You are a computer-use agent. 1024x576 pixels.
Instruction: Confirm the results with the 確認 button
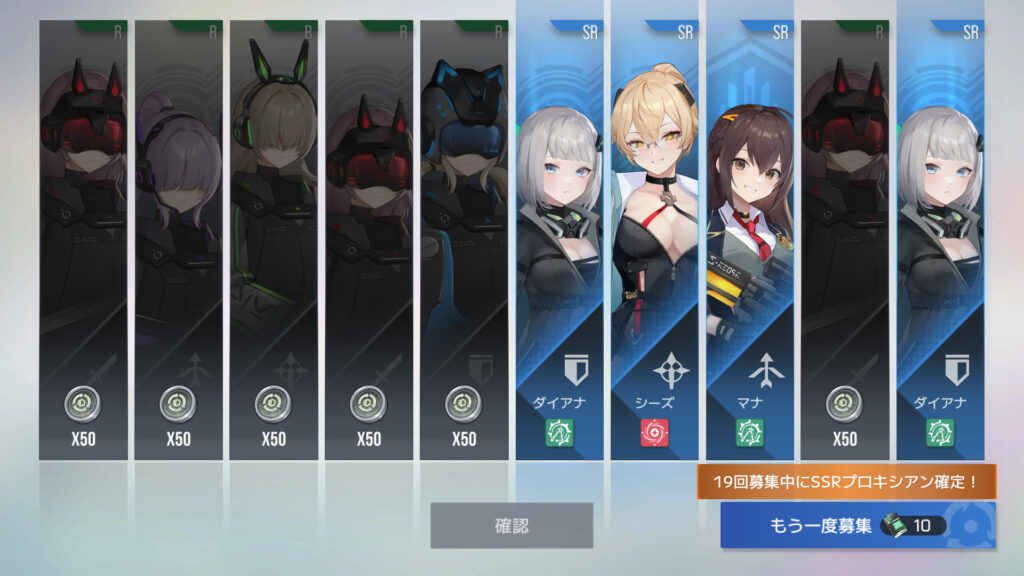point(511,525)
